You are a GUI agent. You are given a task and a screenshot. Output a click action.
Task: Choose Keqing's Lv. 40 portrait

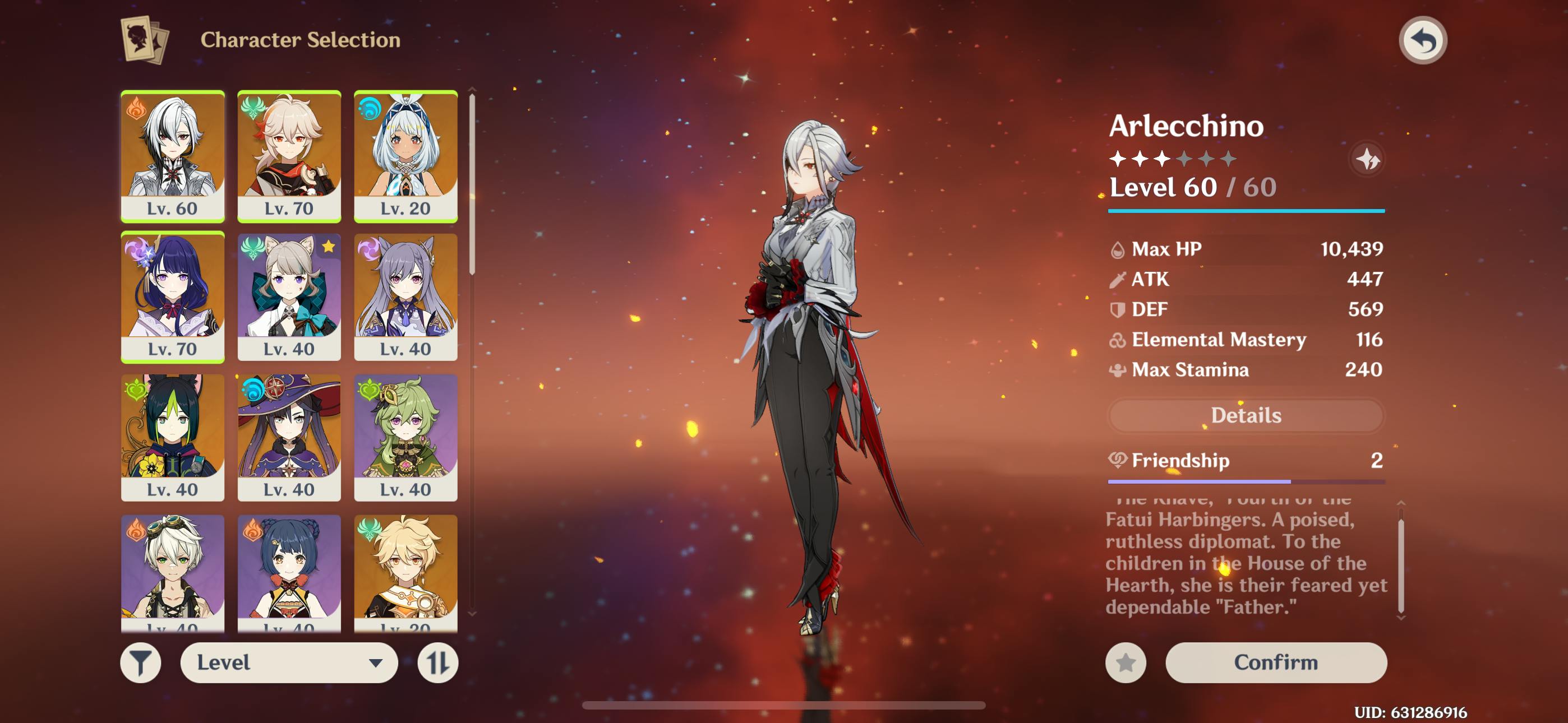pos(405,296)
